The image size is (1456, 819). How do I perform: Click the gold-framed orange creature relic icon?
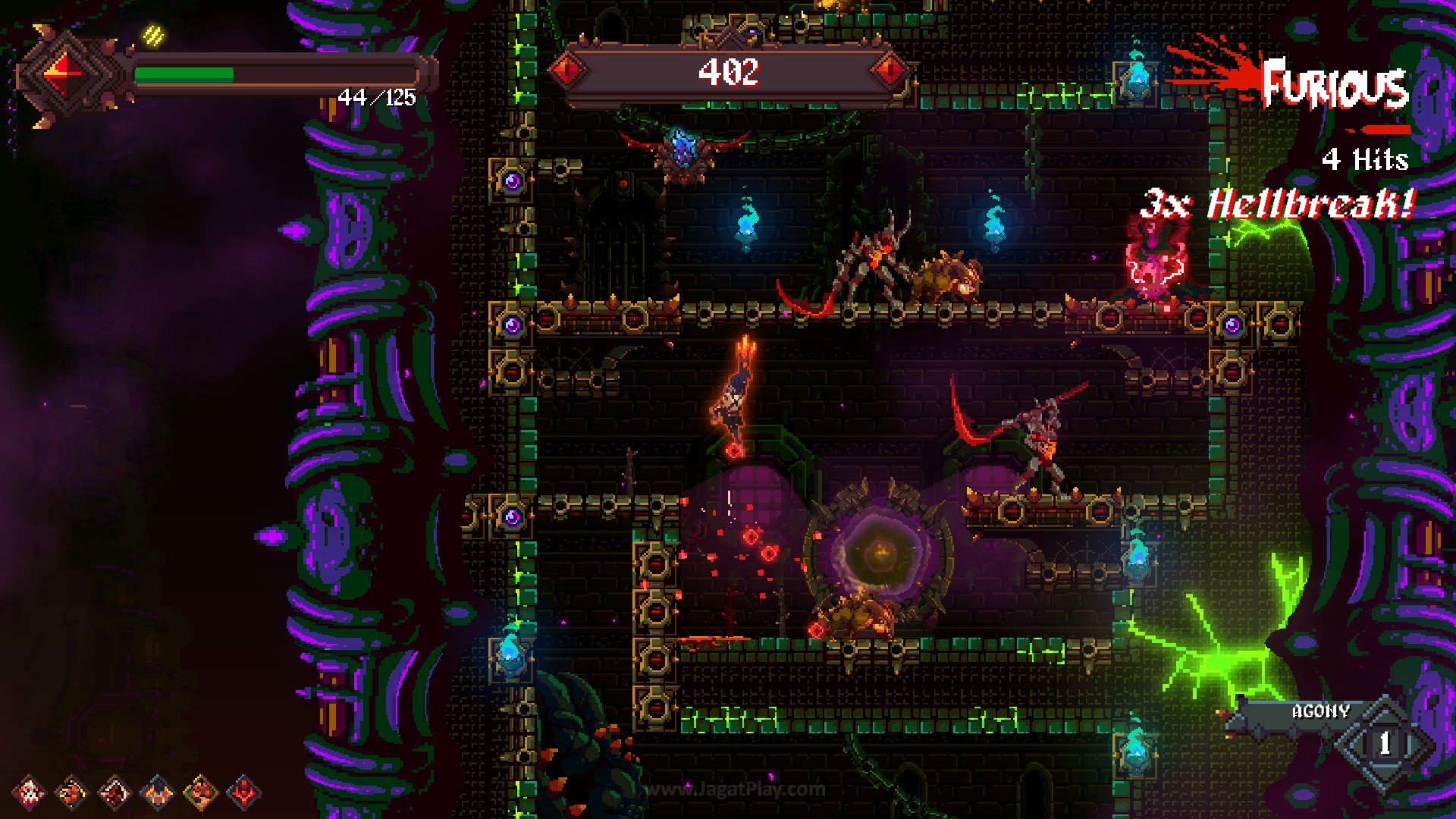point(201,792)
